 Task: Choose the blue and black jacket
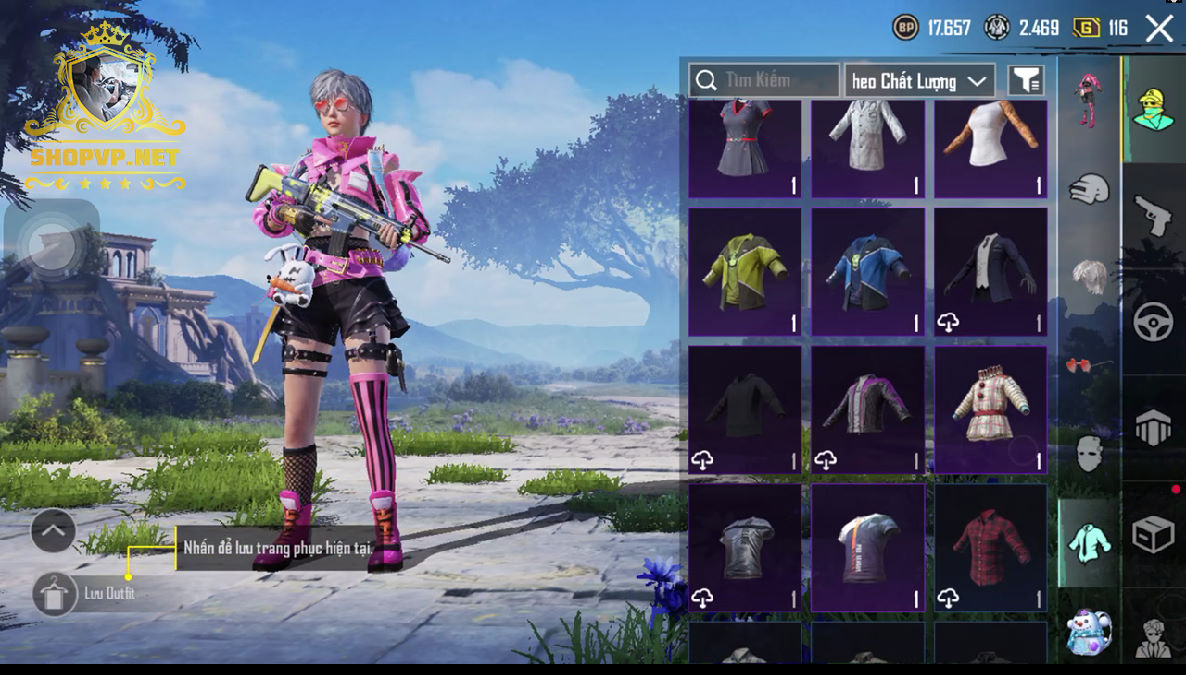tap(867, 271)
